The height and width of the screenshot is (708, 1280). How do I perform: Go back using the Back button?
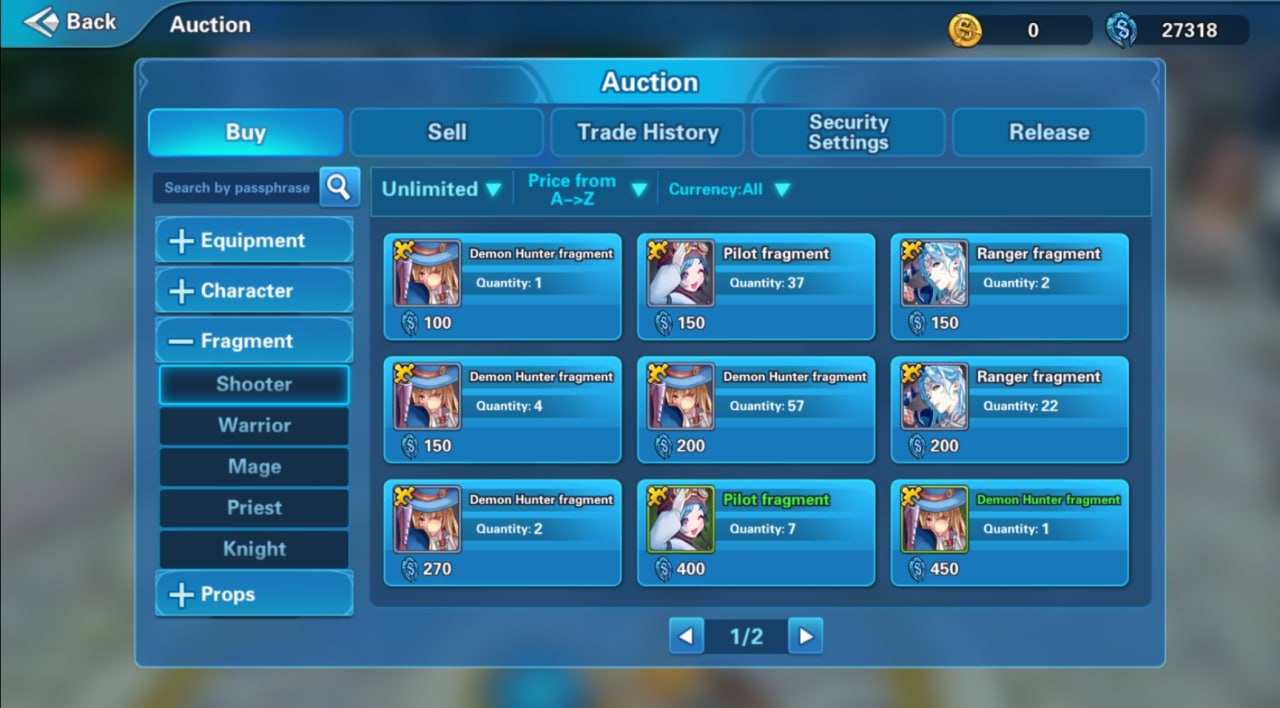[70, 22]
